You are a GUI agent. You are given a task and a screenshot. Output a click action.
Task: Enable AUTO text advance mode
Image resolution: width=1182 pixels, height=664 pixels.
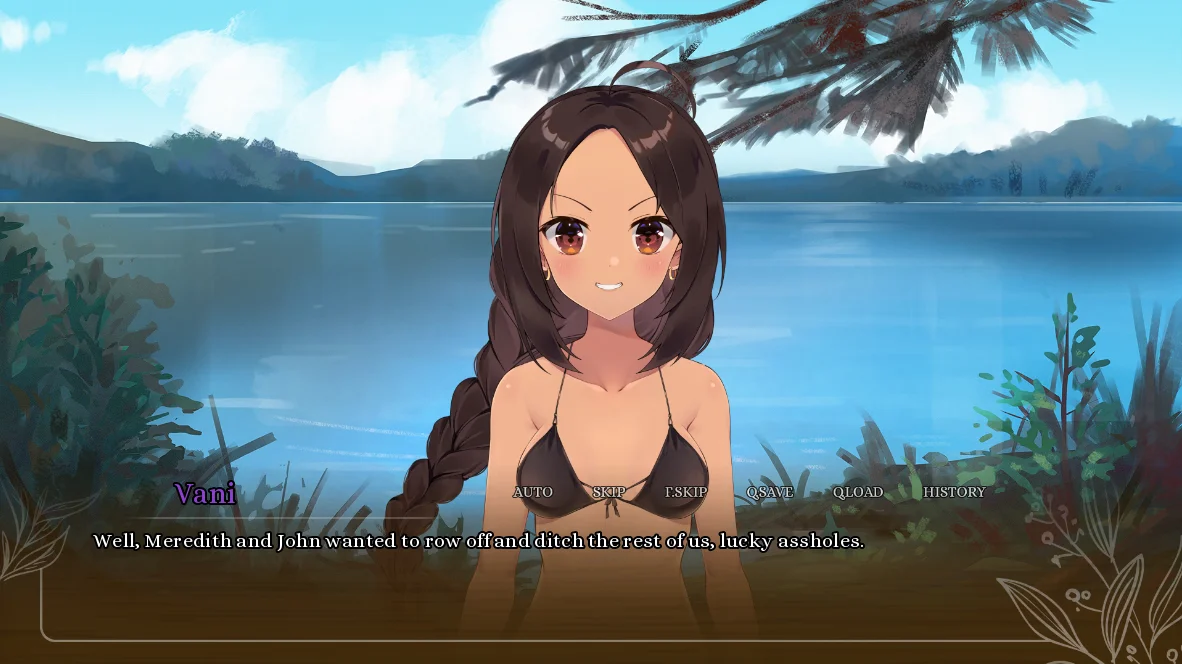532,492
